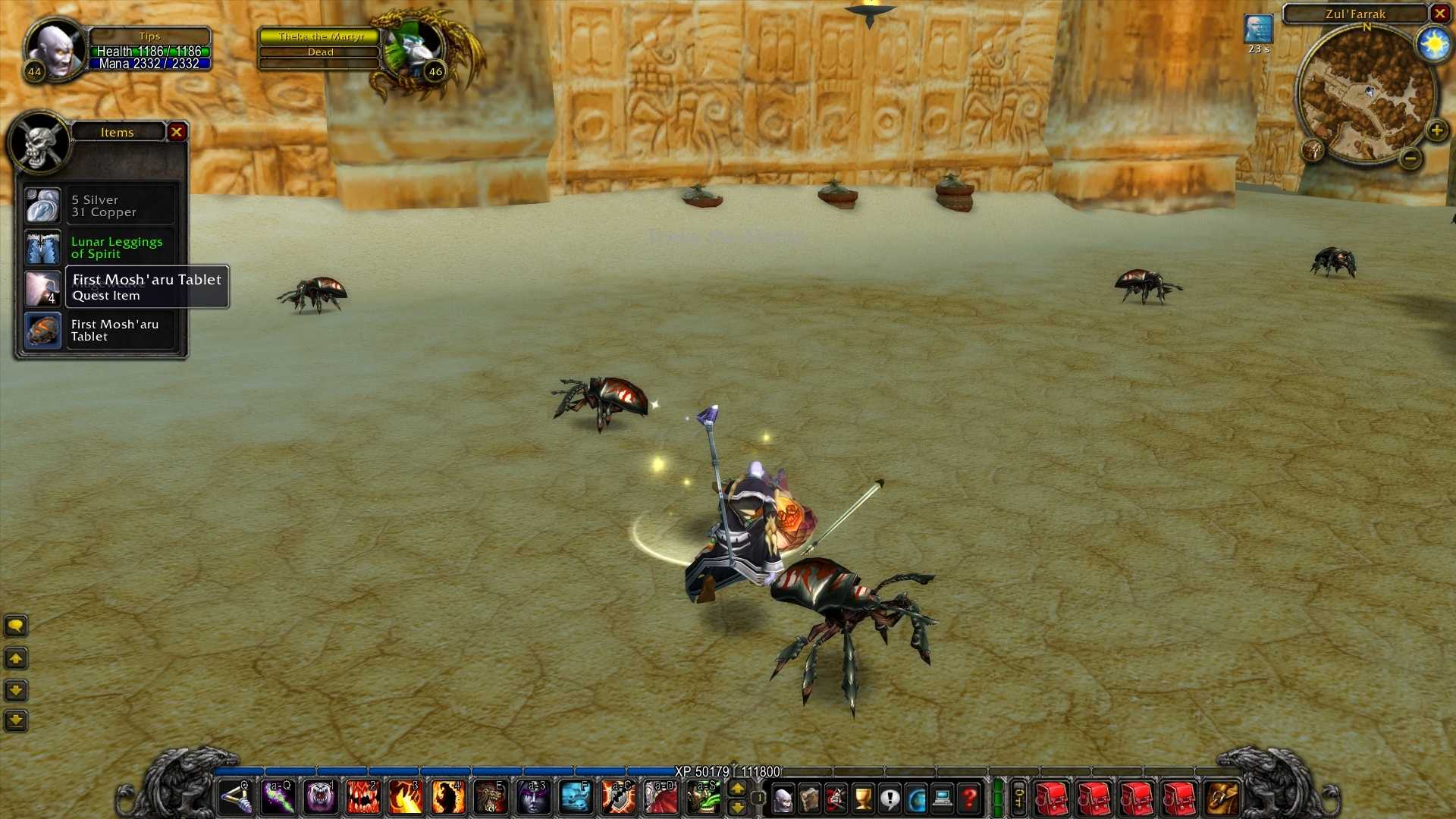The image size is (1456, 819).
Task: Click the sun day-night clock icon
Action: coord(1433,45)
